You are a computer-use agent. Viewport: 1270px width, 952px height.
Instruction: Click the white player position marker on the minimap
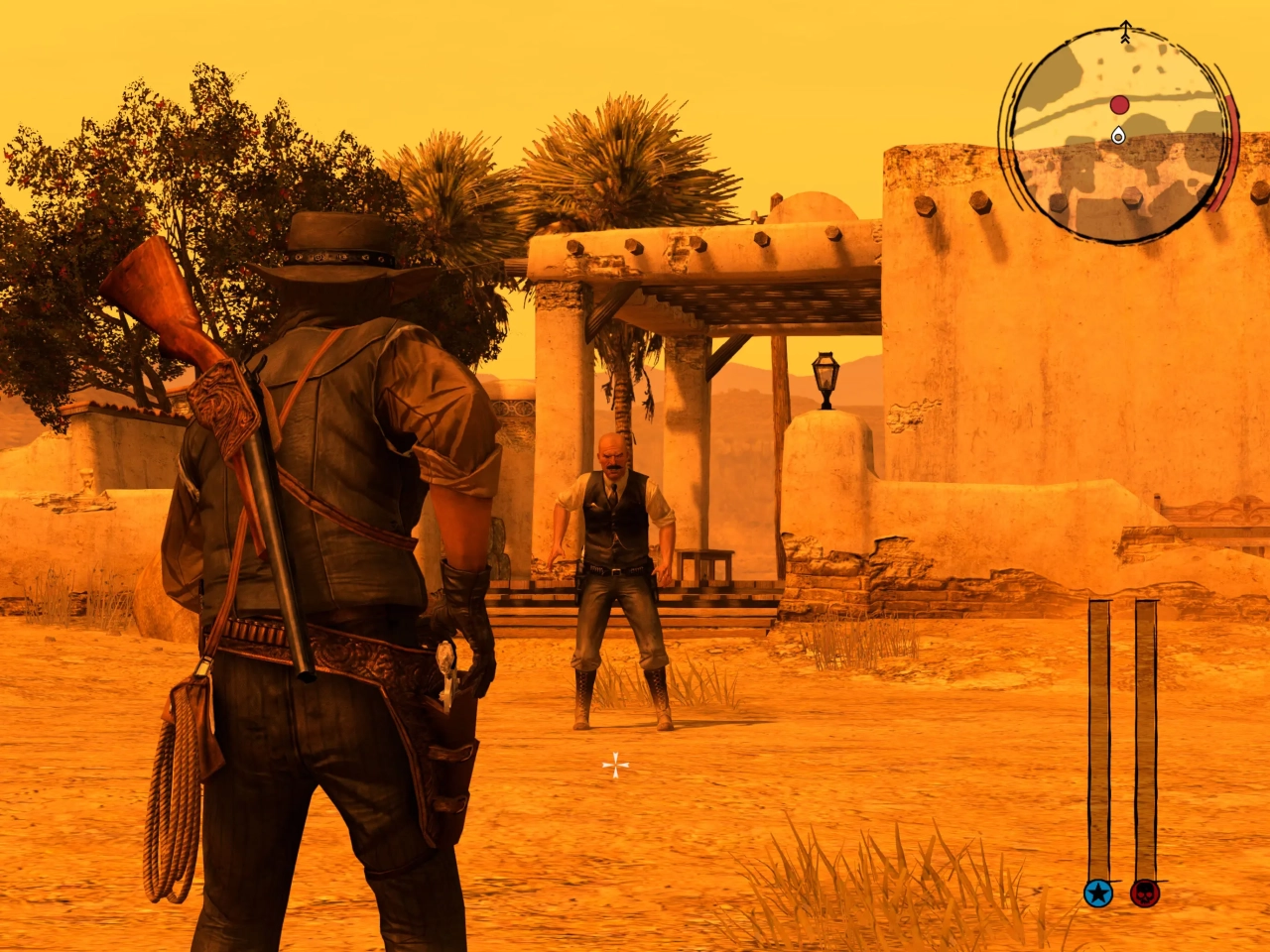(1118, 137)
